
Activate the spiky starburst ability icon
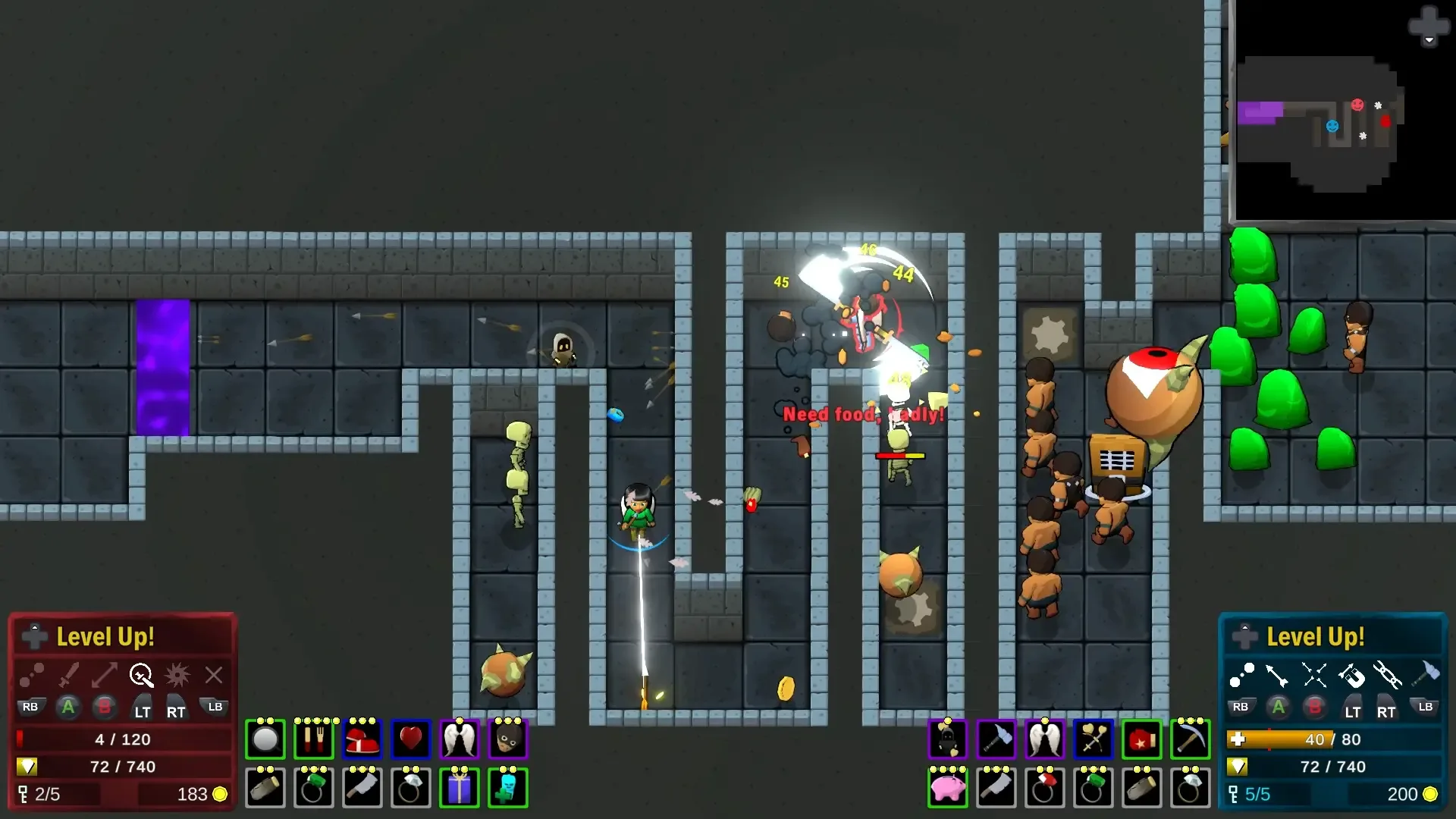pos(177,674)
